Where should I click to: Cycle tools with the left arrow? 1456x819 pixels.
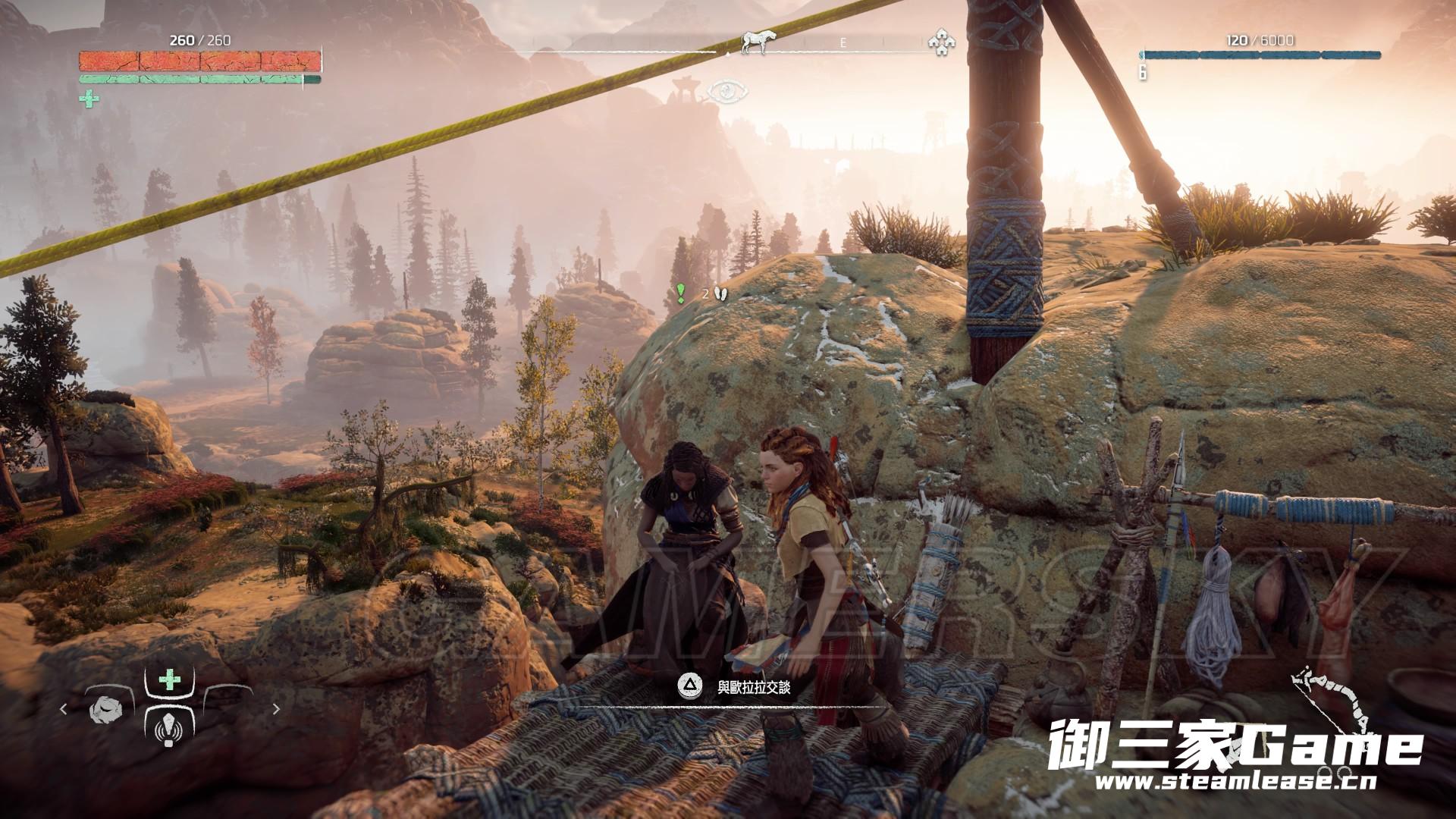point(64,710)
